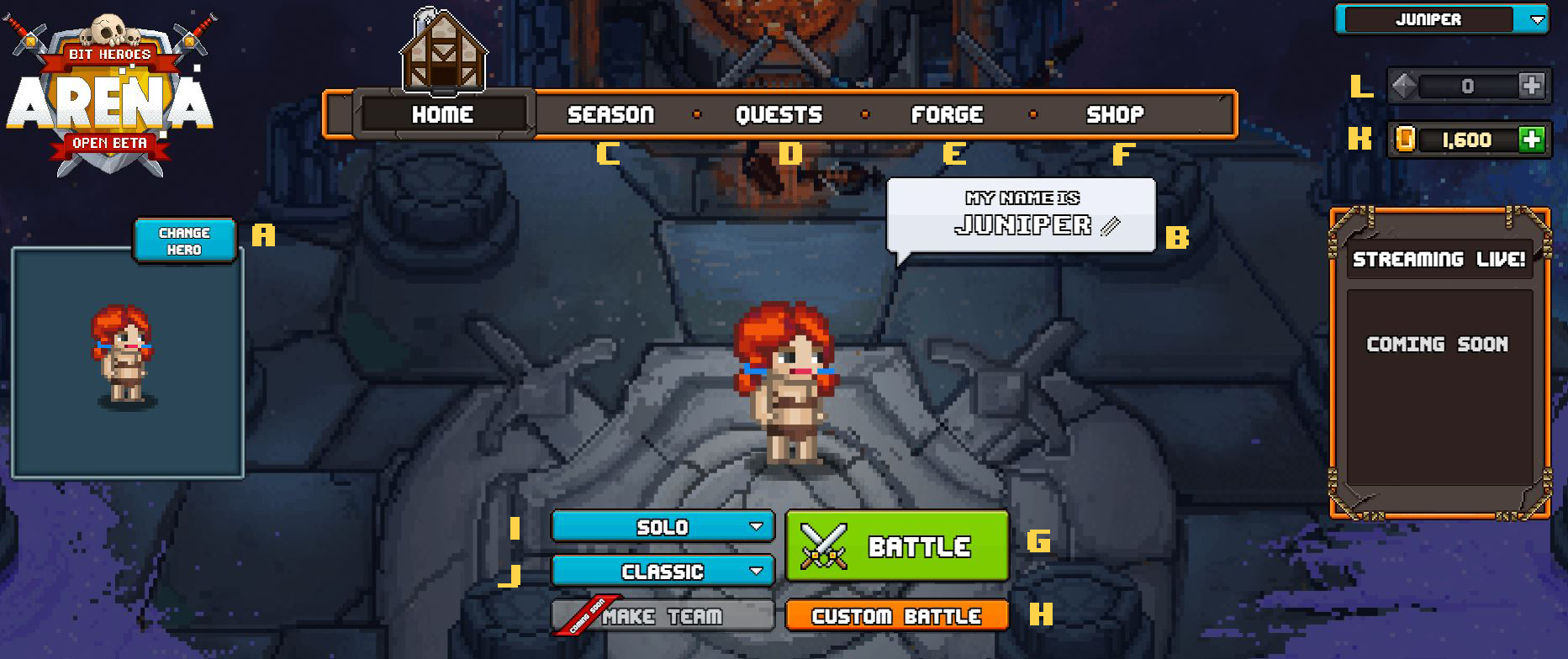Image resolution: width=1568 pixels, height=659 pixels.
Task: Start a match with the Battle button
Action: (897, 546)
